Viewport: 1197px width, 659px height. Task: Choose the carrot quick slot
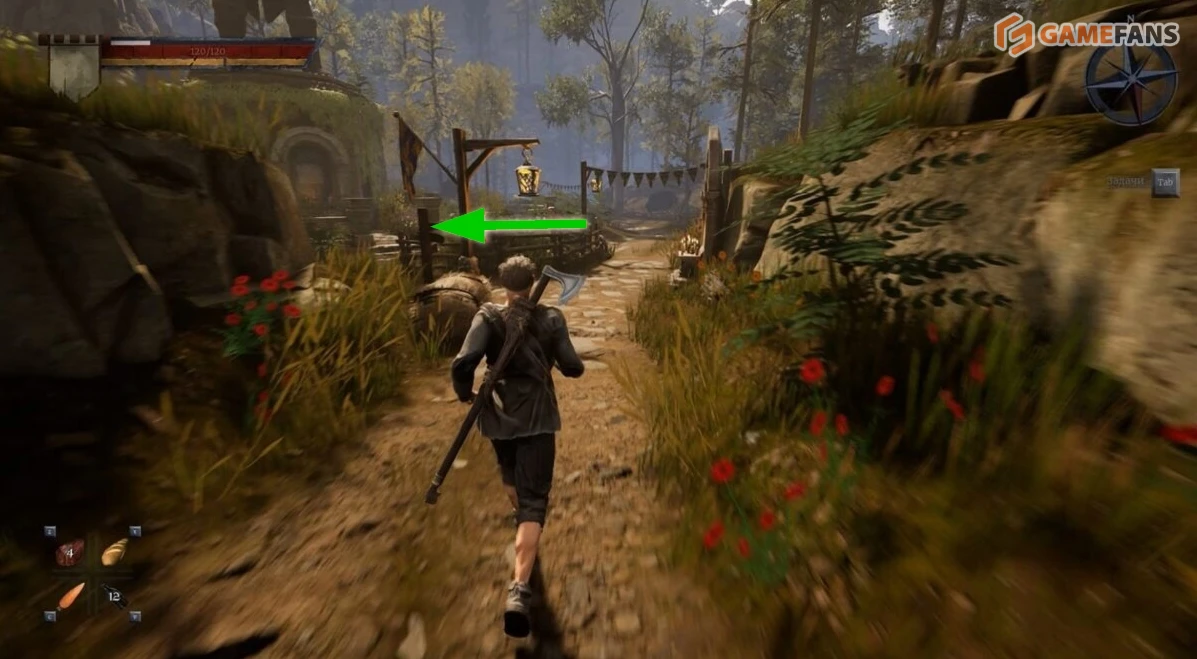(70, 596)
